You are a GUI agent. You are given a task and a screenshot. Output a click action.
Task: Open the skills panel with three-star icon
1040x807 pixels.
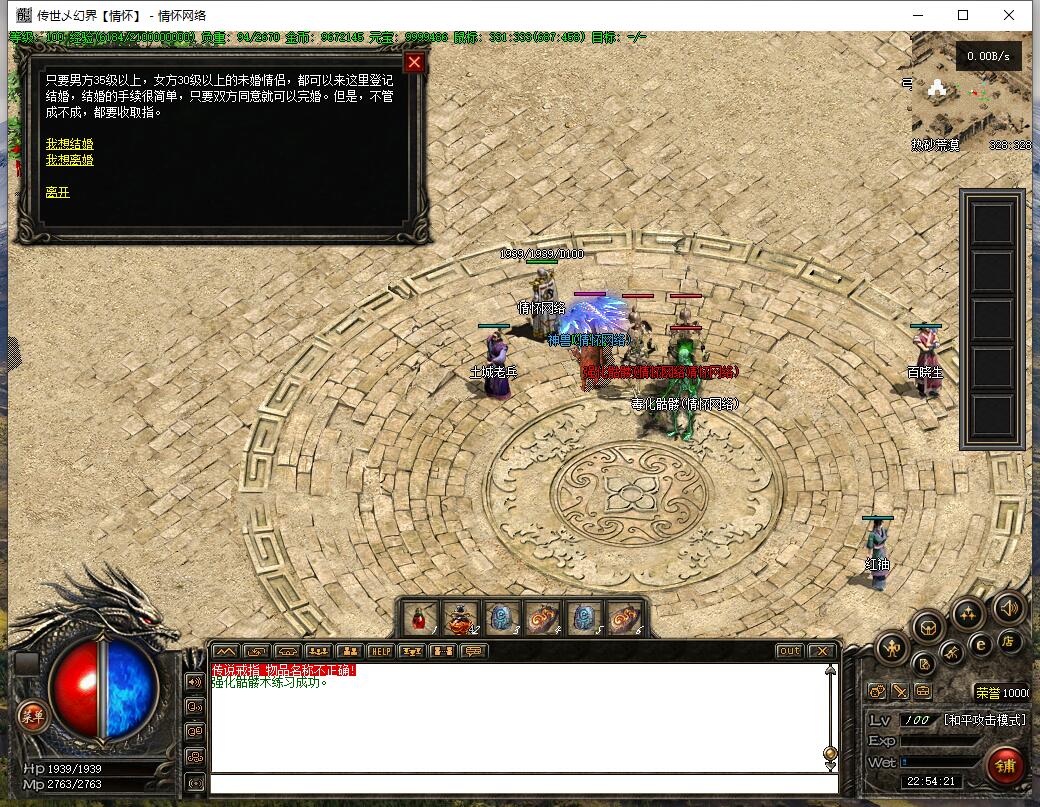click(967, 613)
